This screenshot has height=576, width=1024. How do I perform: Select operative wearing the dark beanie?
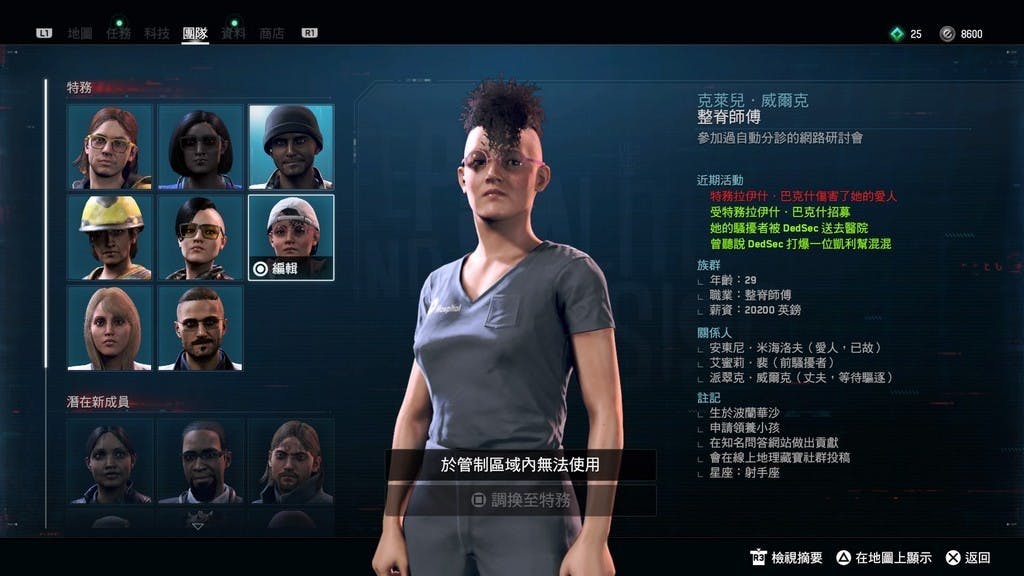[291, 147]
